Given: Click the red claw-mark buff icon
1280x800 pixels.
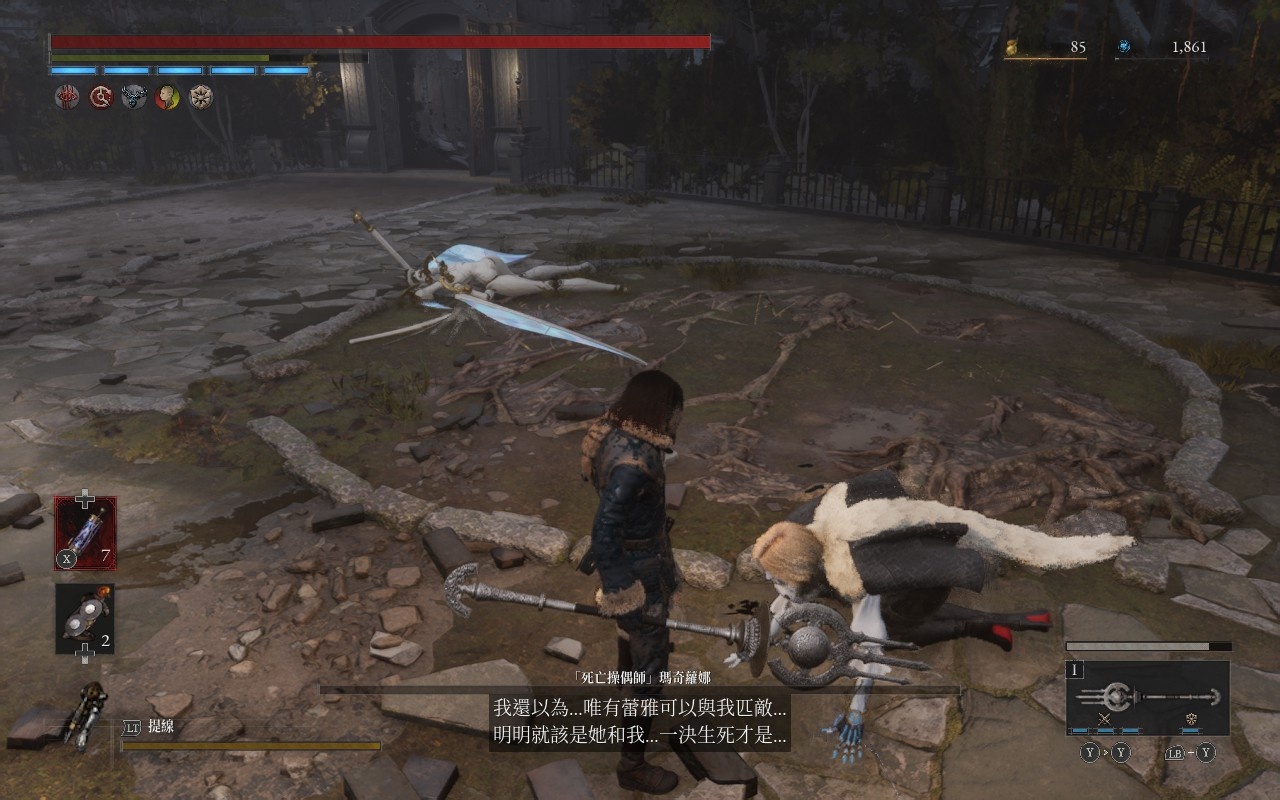Looking at the screenshot, I should click(x=67, y=97).
